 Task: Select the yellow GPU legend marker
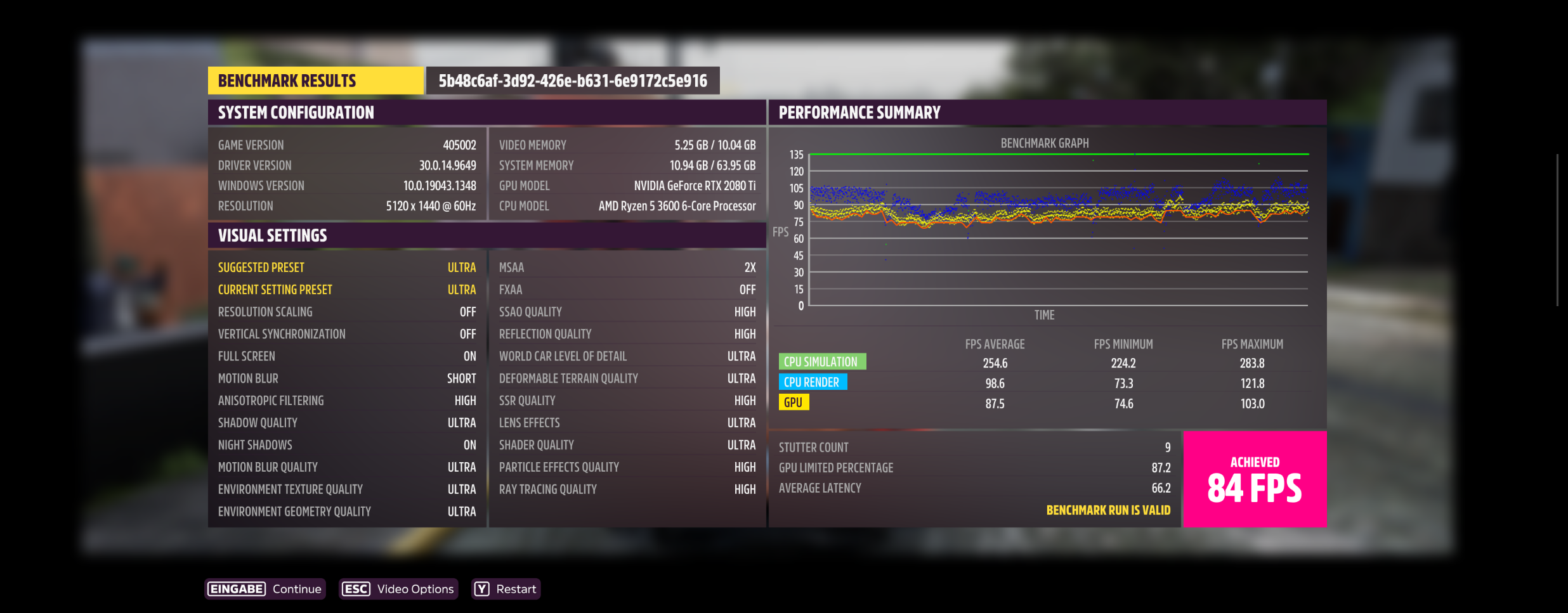click(x=795, y=402)
